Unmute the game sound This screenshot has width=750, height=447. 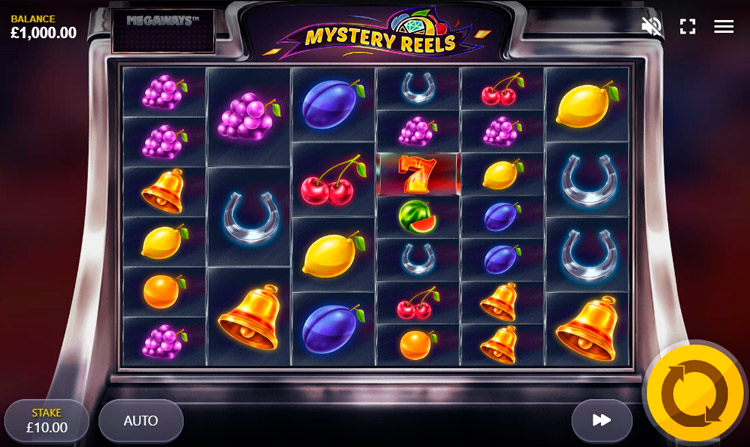tap(652, 26)
